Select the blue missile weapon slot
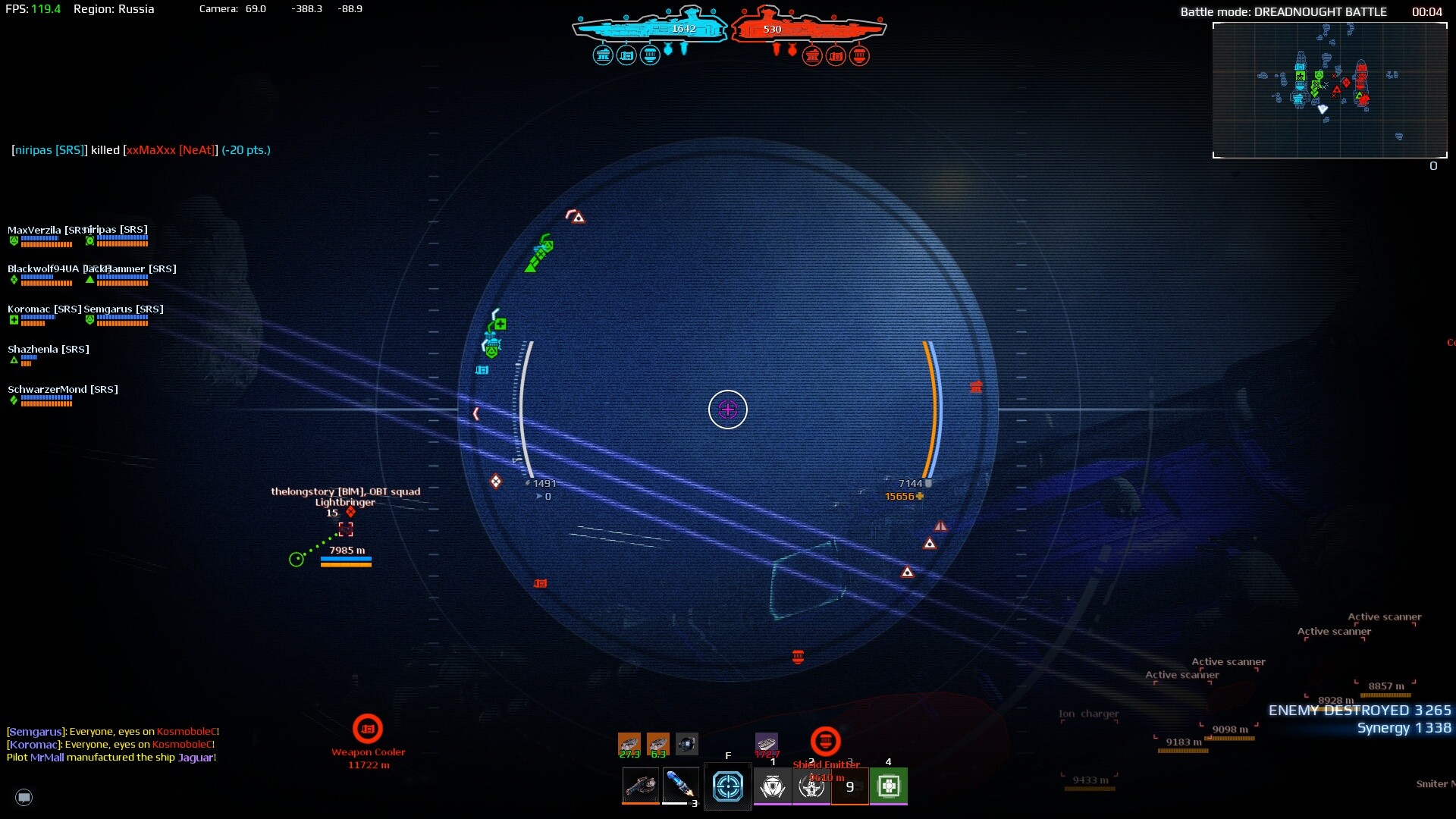 click(x=679, y=786)
